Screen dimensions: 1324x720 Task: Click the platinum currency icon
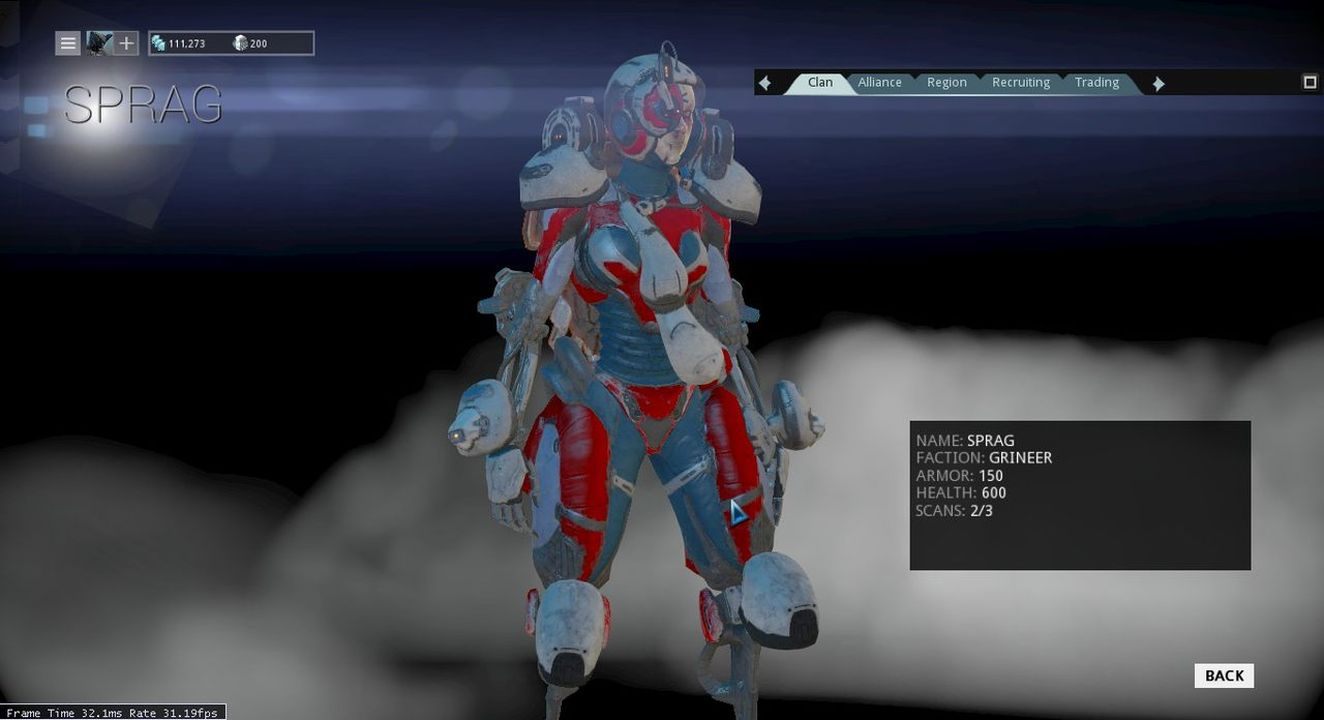tap(239, 43)
